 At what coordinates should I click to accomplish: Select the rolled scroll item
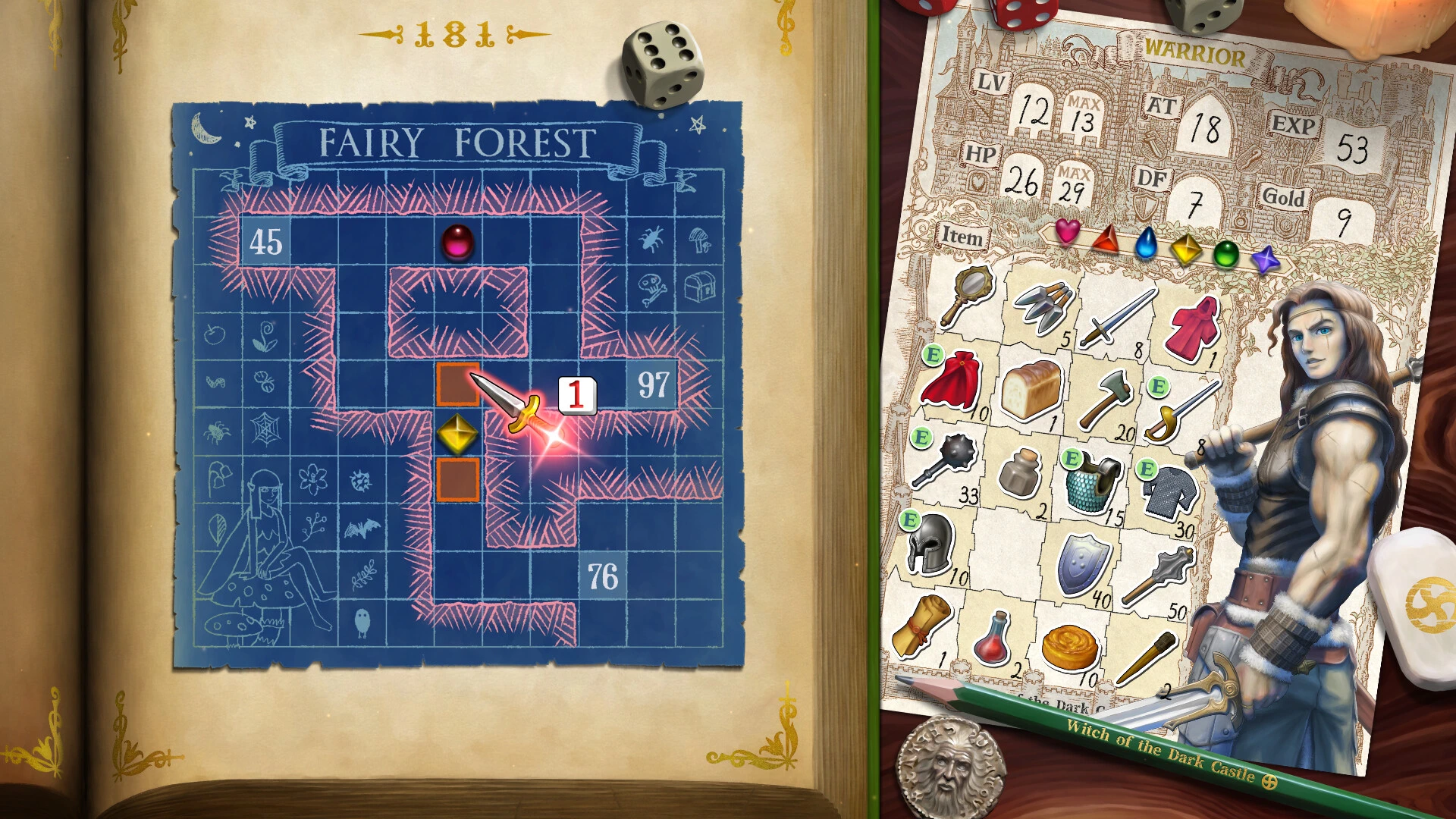click(x=921, y=626)
